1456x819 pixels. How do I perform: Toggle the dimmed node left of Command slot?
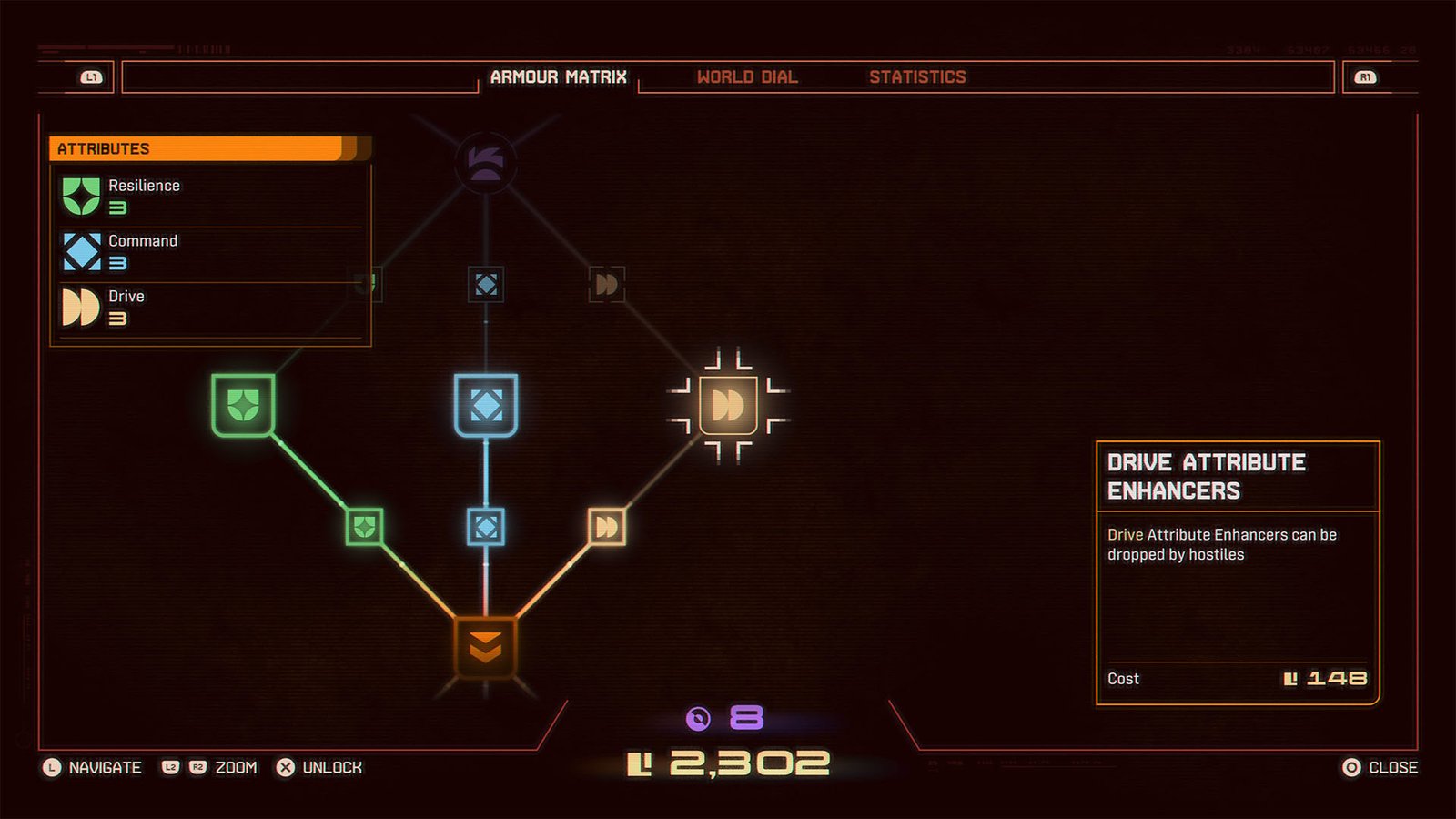pyautogui.click(x=369, y=284)
